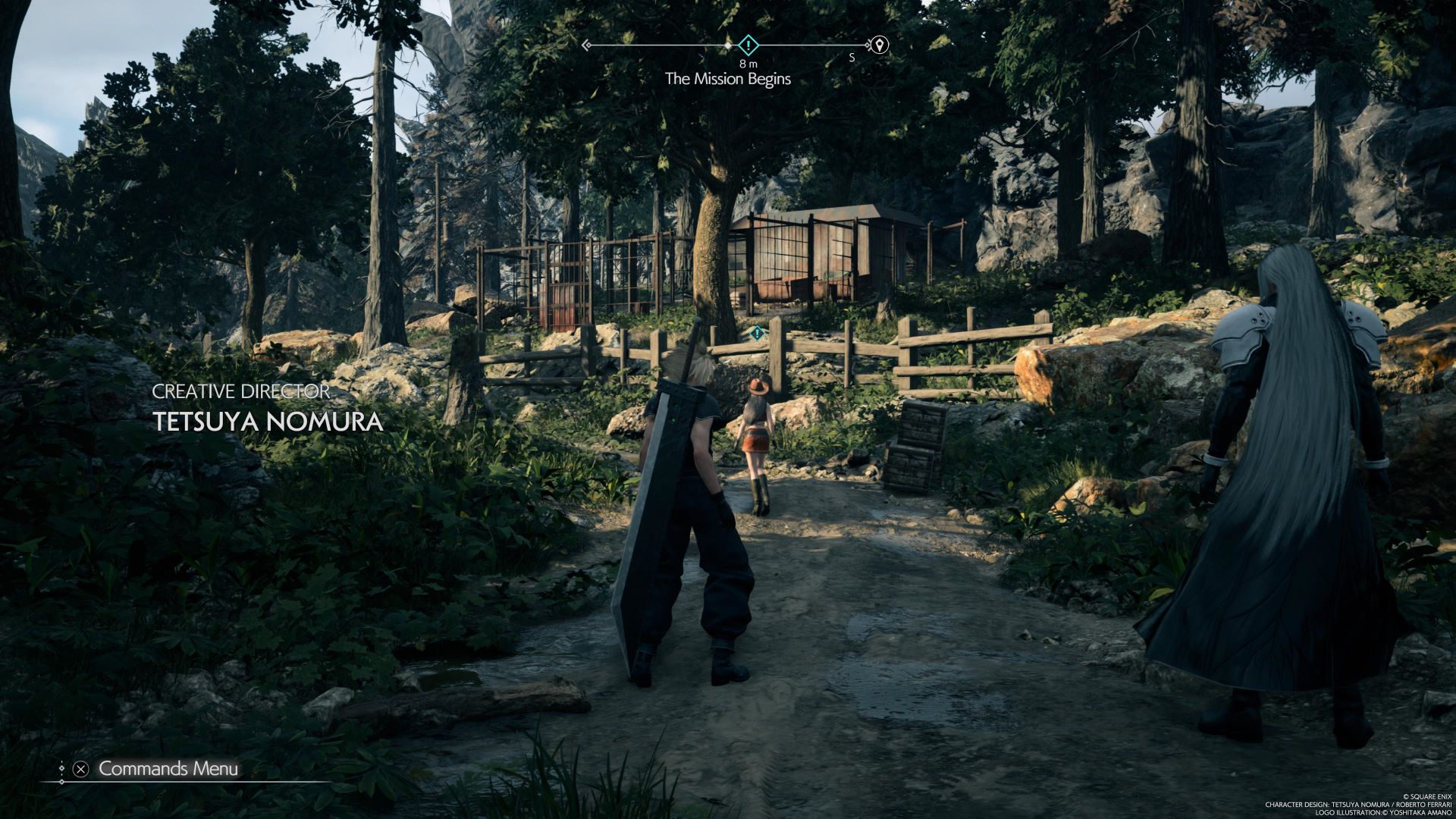Viewport: 1456px width, 819px height.
Task: Select the diamond quest marker on the compass
Action: 748,45
